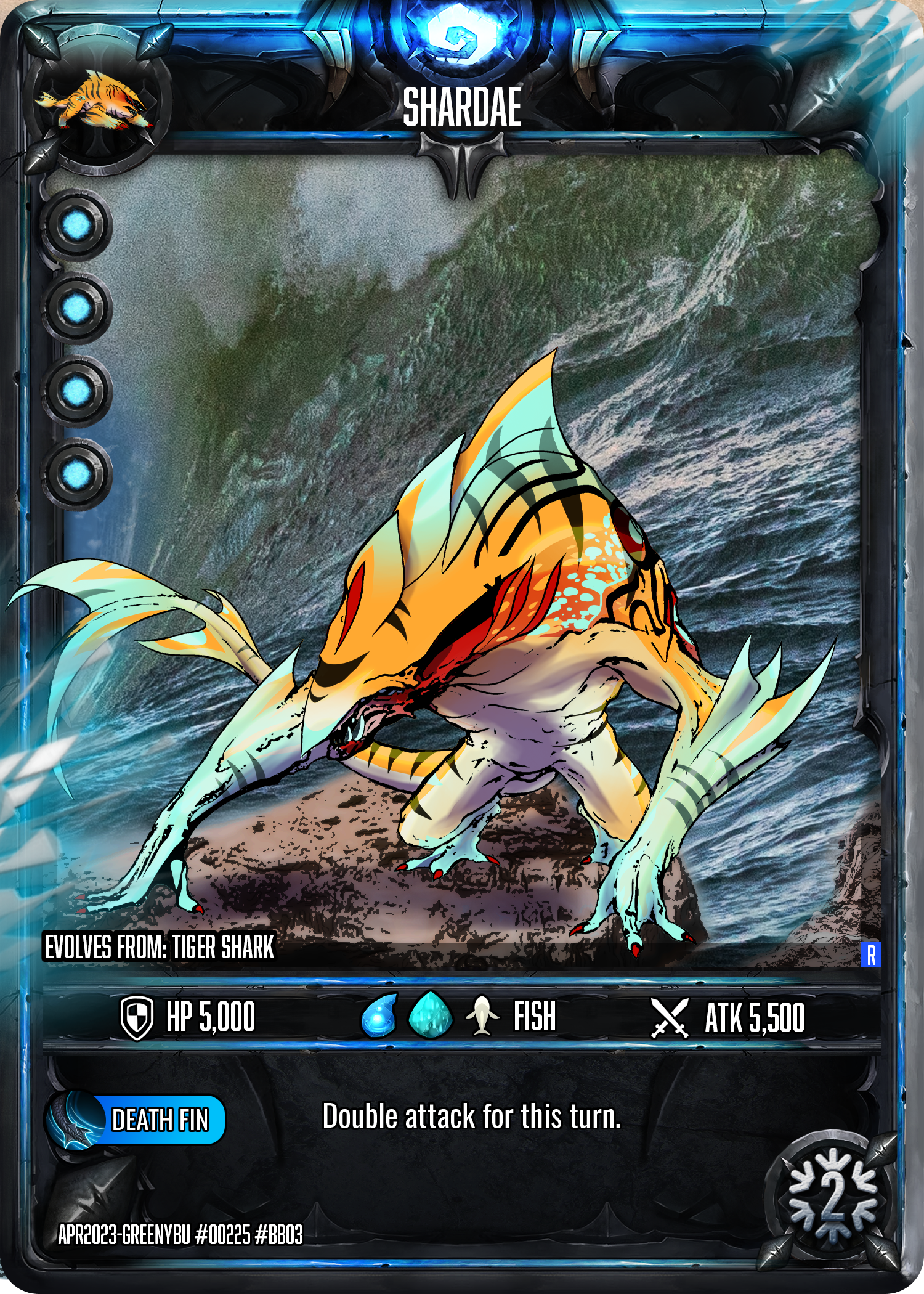This screenshot has height=1294, width=924.
Task: Select the Death Fin ability badge
Action: pos(137,1120)
